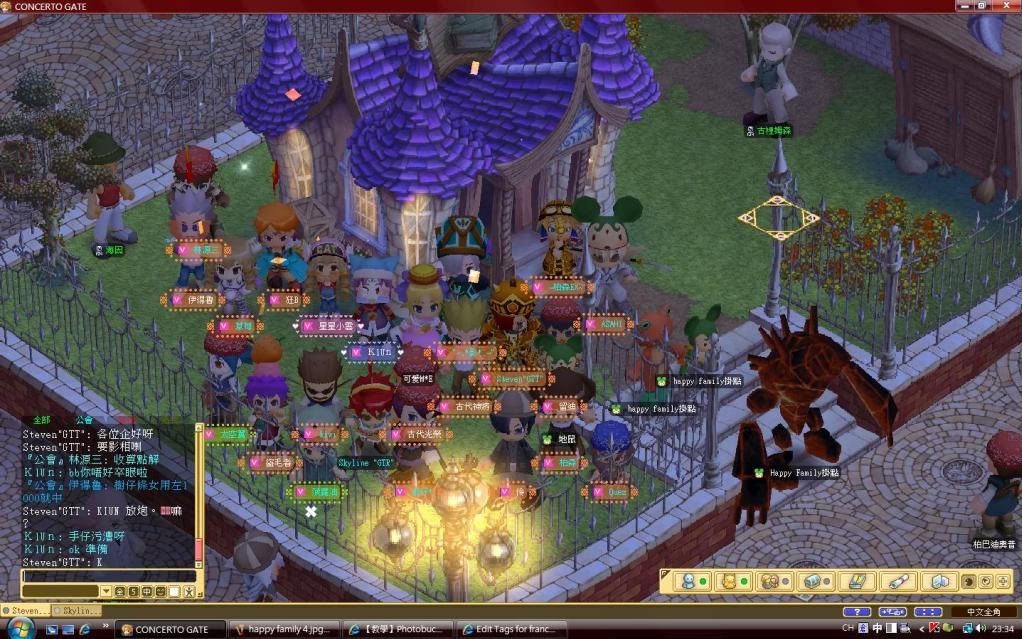Open the blue cubes system button
The height and width of the screenshot is (639, 1022).
938,582
